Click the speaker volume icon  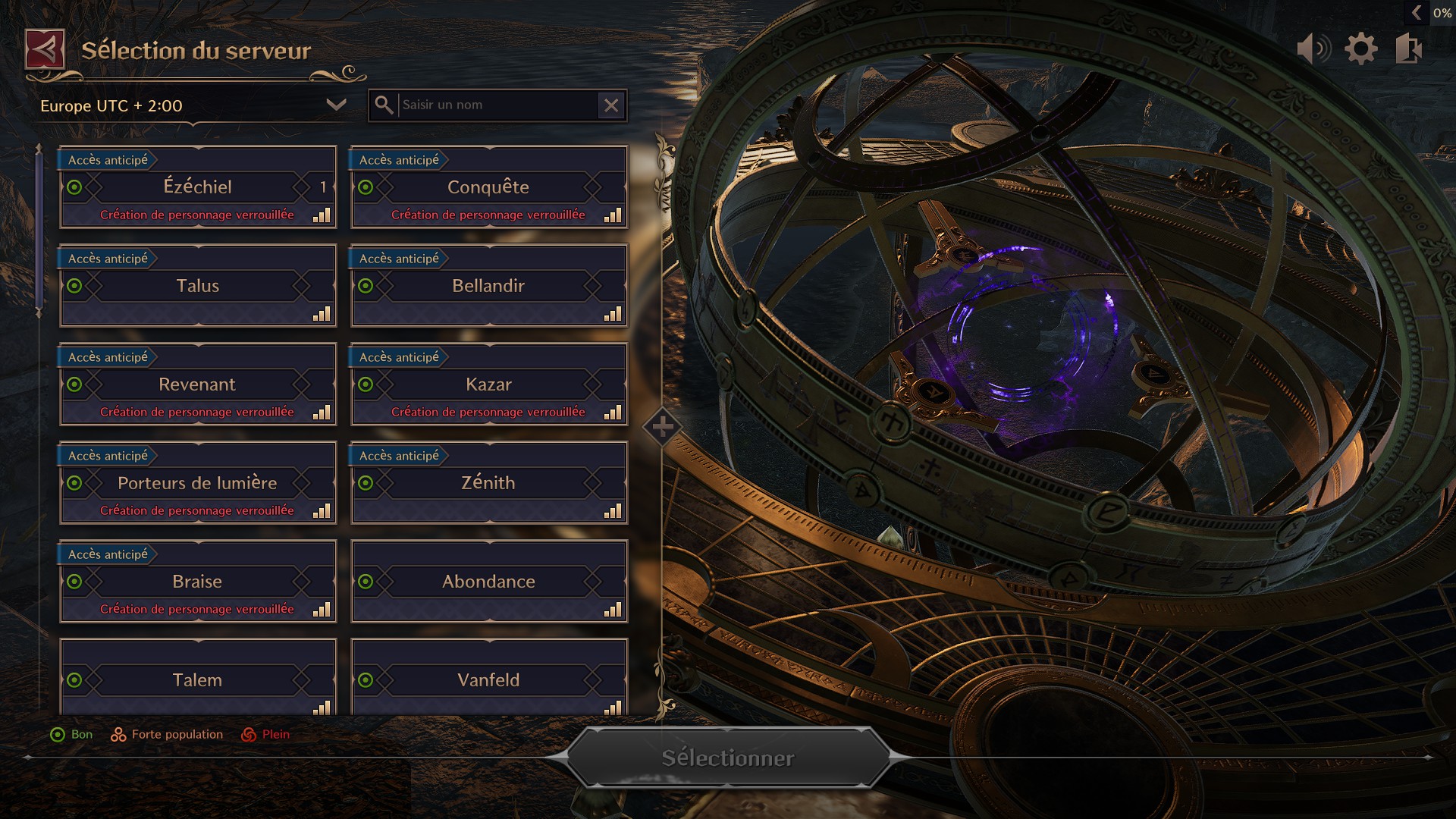coord(1314,47)
